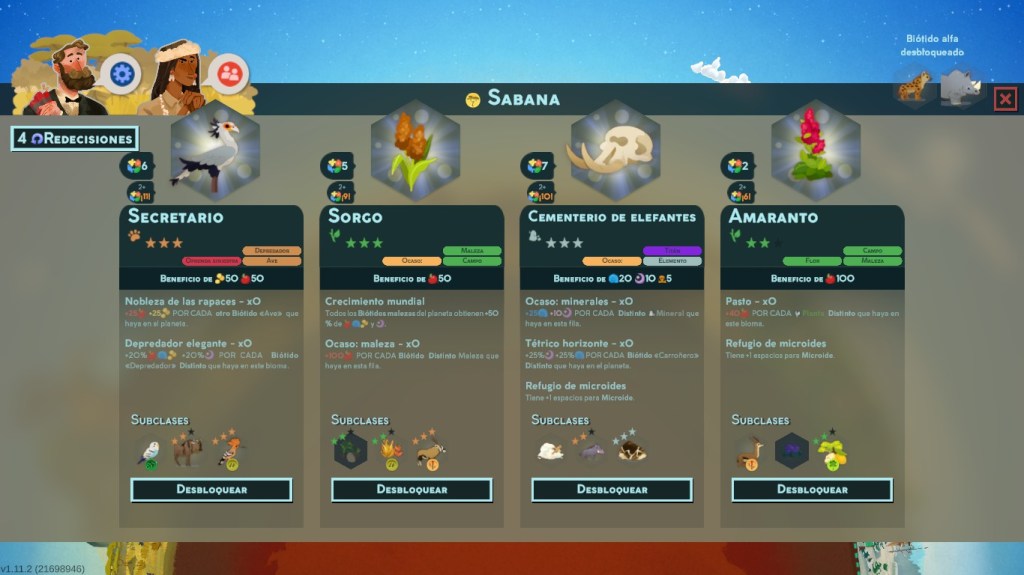Choose Desbloquear for Amaranto
This screenshot has width=1024, height=575.
click(x=811, y=490)
